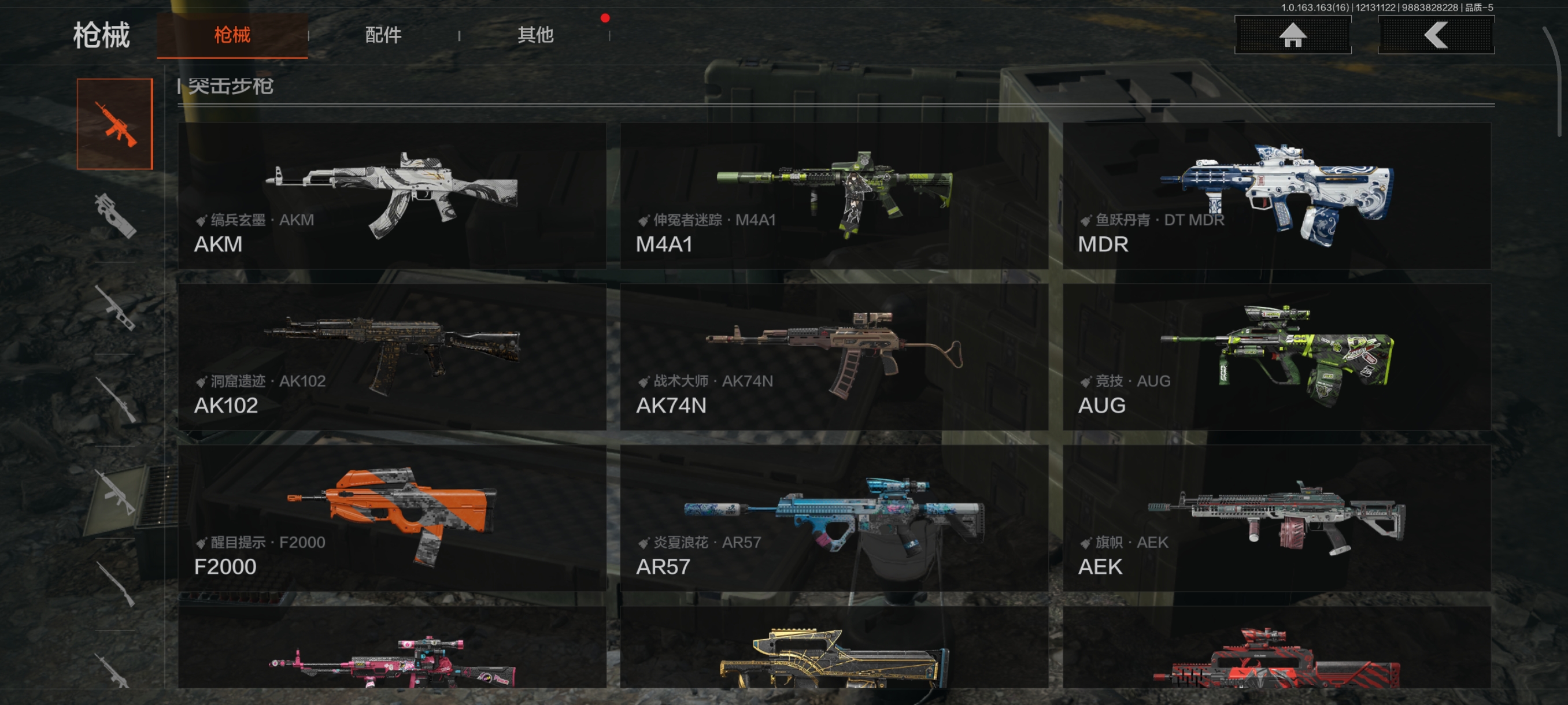Click the back arrow button

(x=1435, y=35)
